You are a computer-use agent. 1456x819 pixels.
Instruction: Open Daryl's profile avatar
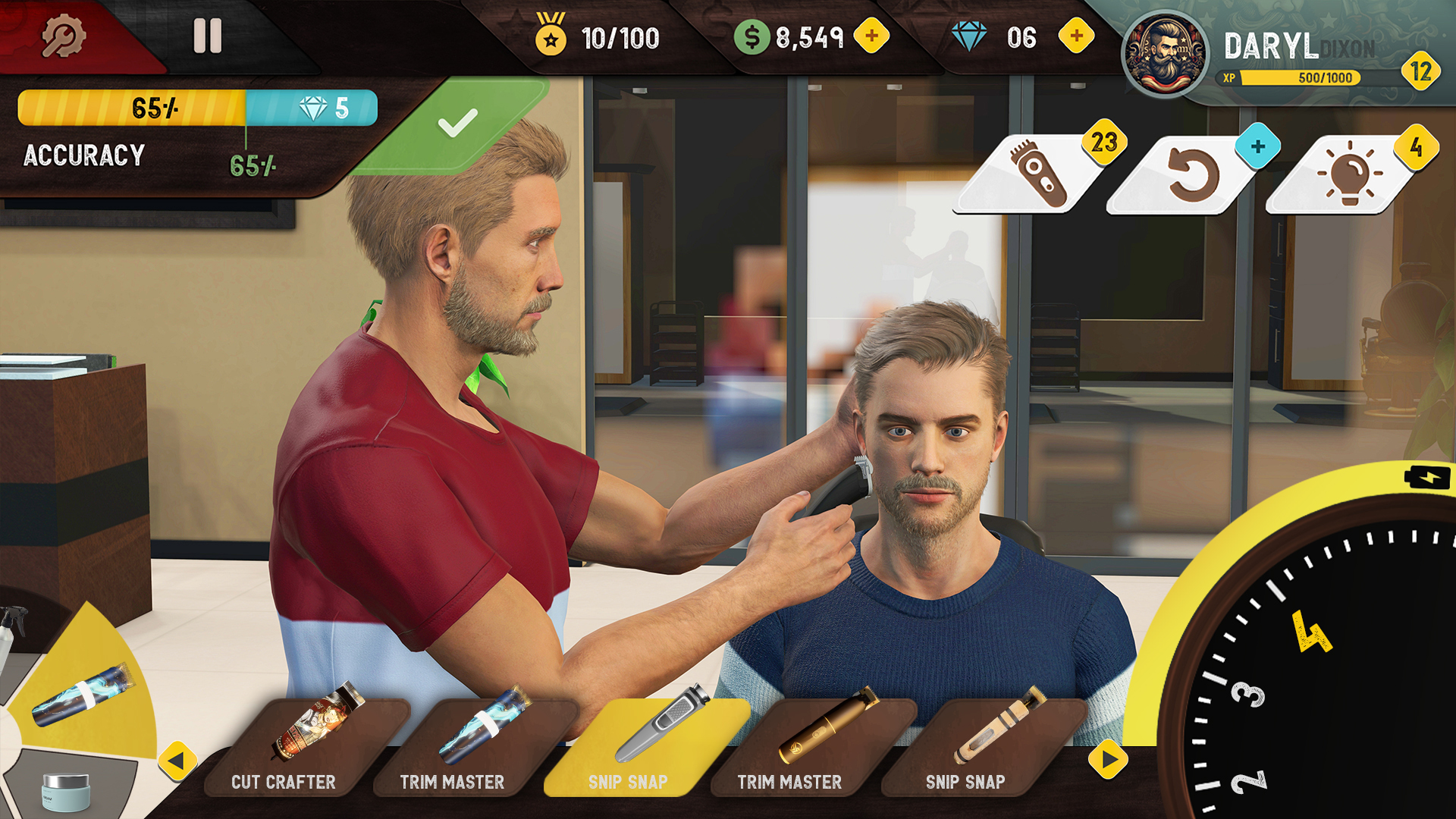(1168, 49)
